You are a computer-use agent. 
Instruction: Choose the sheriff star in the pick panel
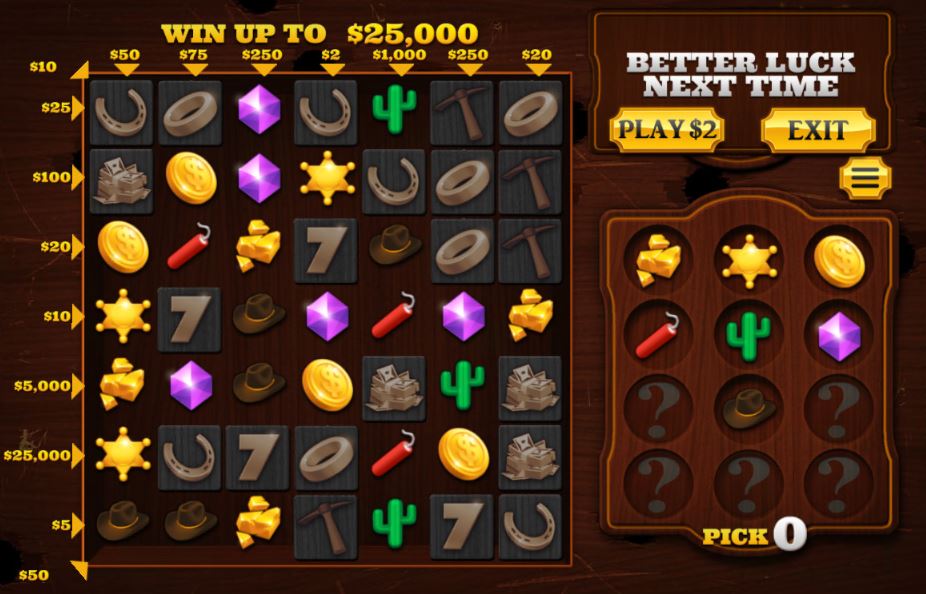tap(749, 259)
